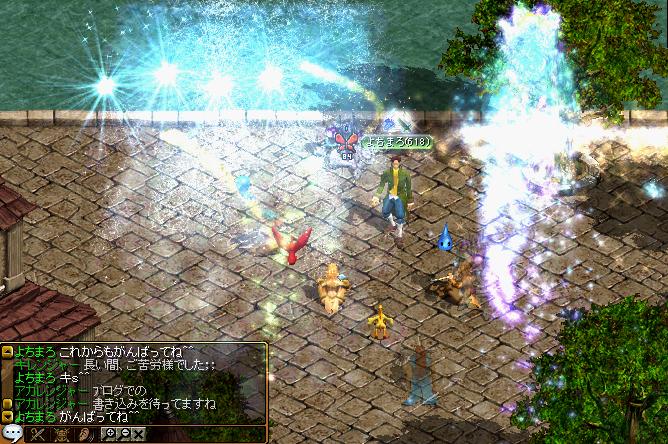The image size is (668, 444).
Task: Toggle the ear whisper chat icon
Action: click(86, 434)
